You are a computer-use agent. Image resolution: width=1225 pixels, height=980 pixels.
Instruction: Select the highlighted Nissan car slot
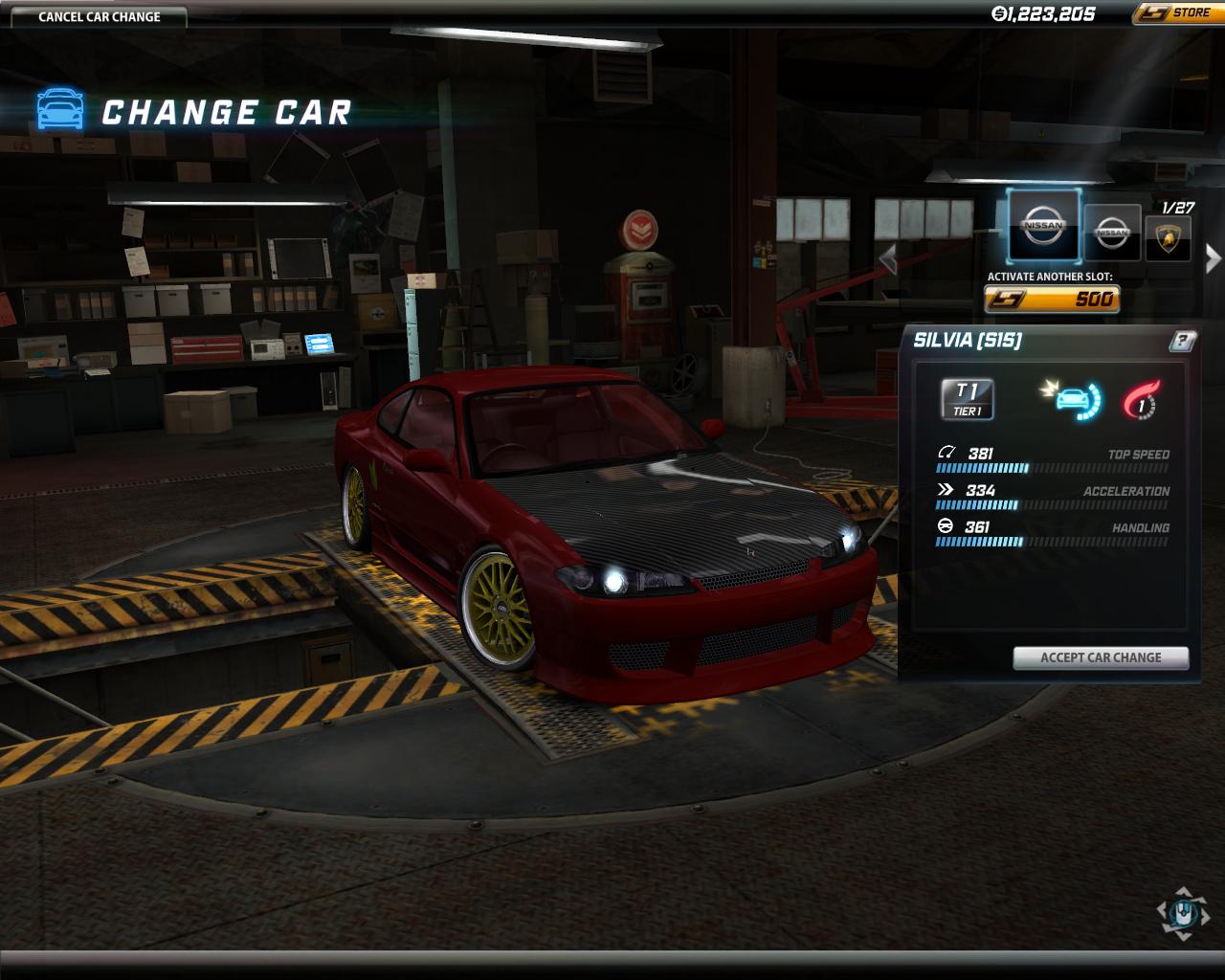1043,226
